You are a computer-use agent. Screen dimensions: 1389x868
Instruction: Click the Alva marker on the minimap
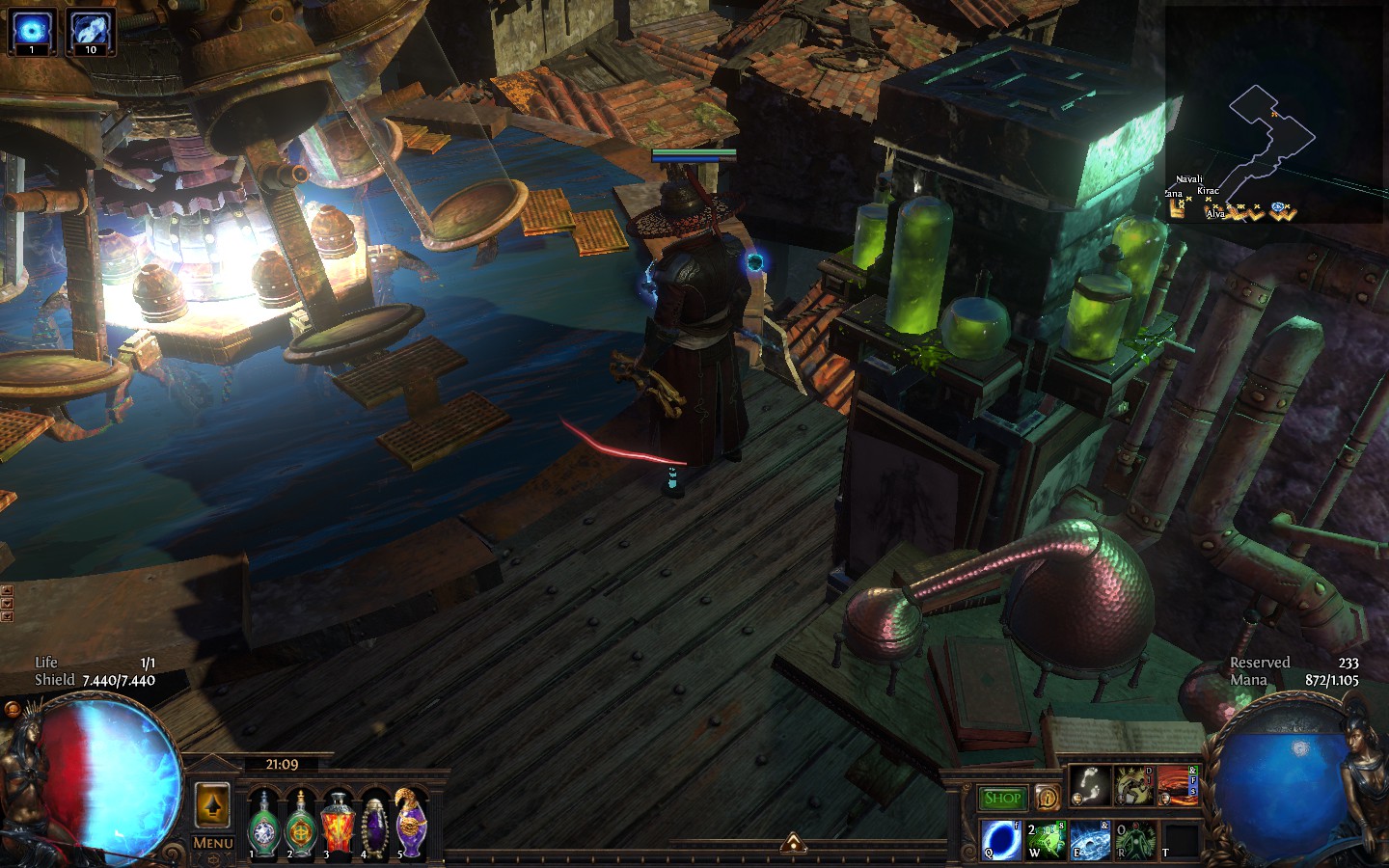(x=1213, y=208)
